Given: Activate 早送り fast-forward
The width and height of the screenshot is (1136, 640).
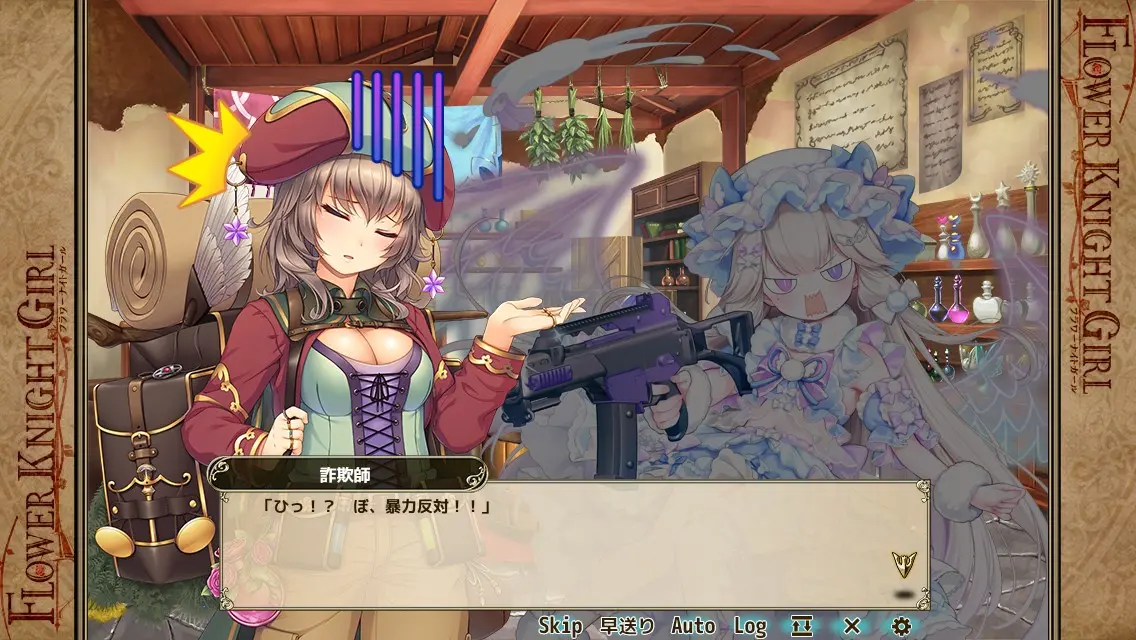Looking at the screenshot, I should pyautogui.click(x=627, y=626).
